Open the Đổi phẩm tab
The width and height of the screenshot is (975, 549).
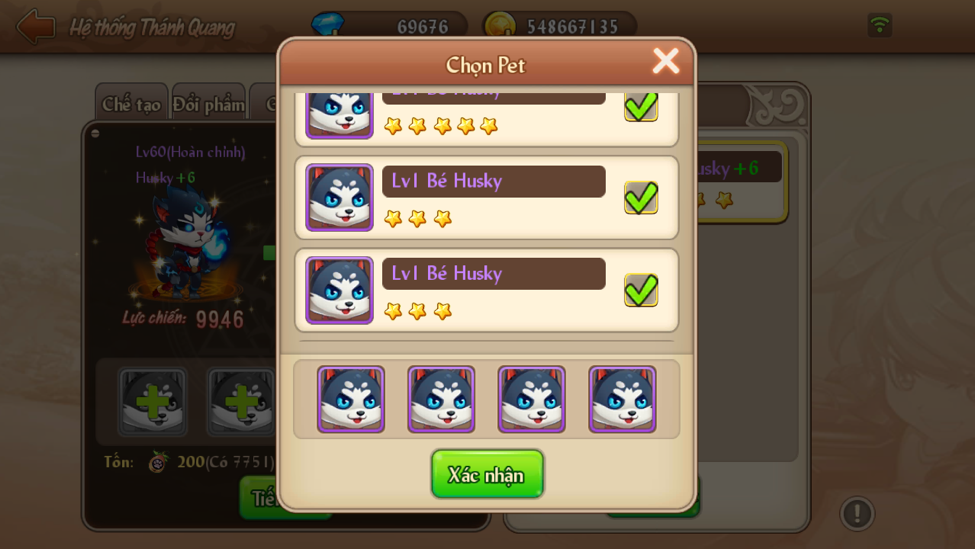(208, 104)
